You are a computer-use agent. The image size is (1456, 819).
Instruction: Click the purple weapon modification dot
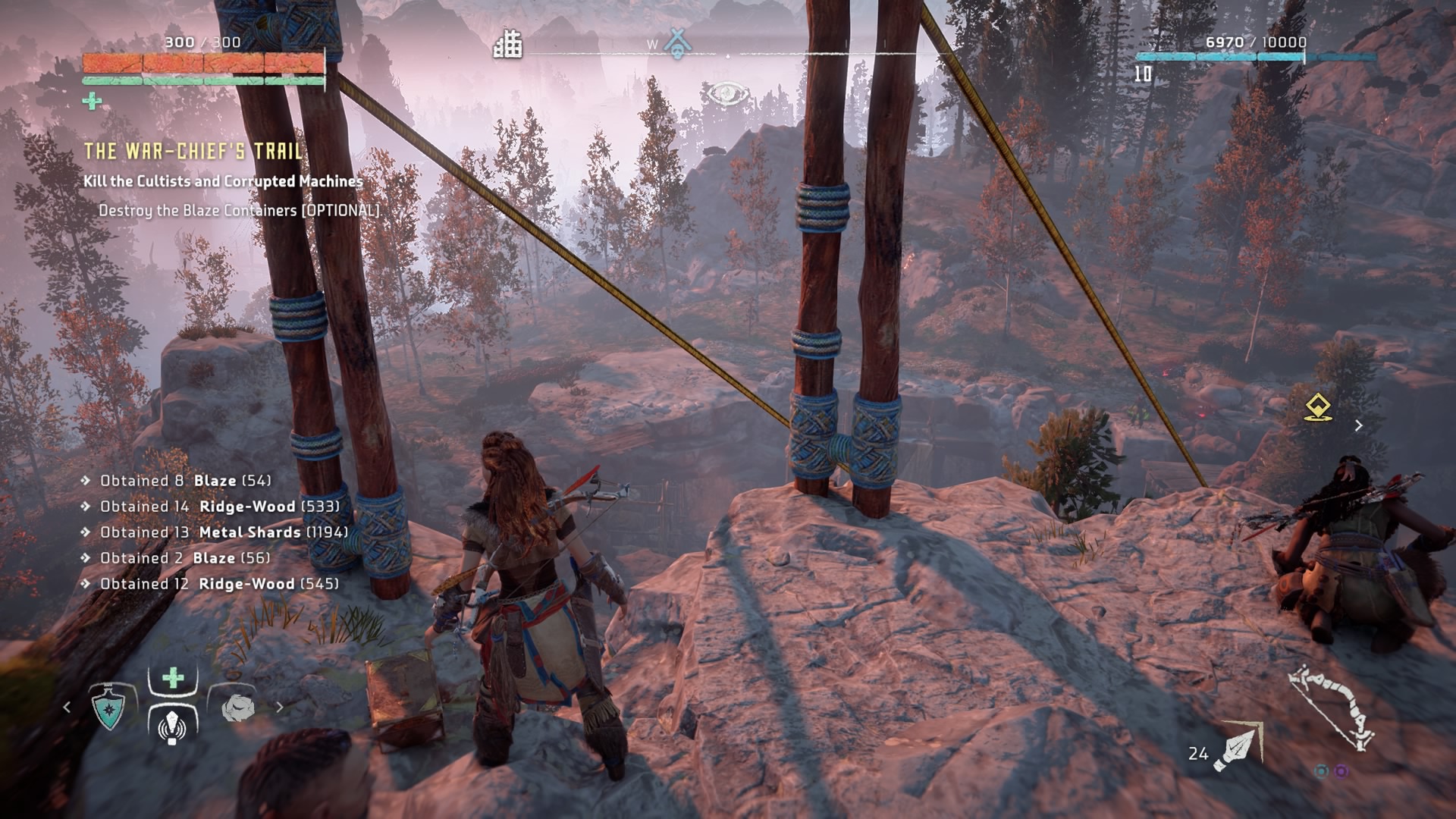pos(1341,771)
